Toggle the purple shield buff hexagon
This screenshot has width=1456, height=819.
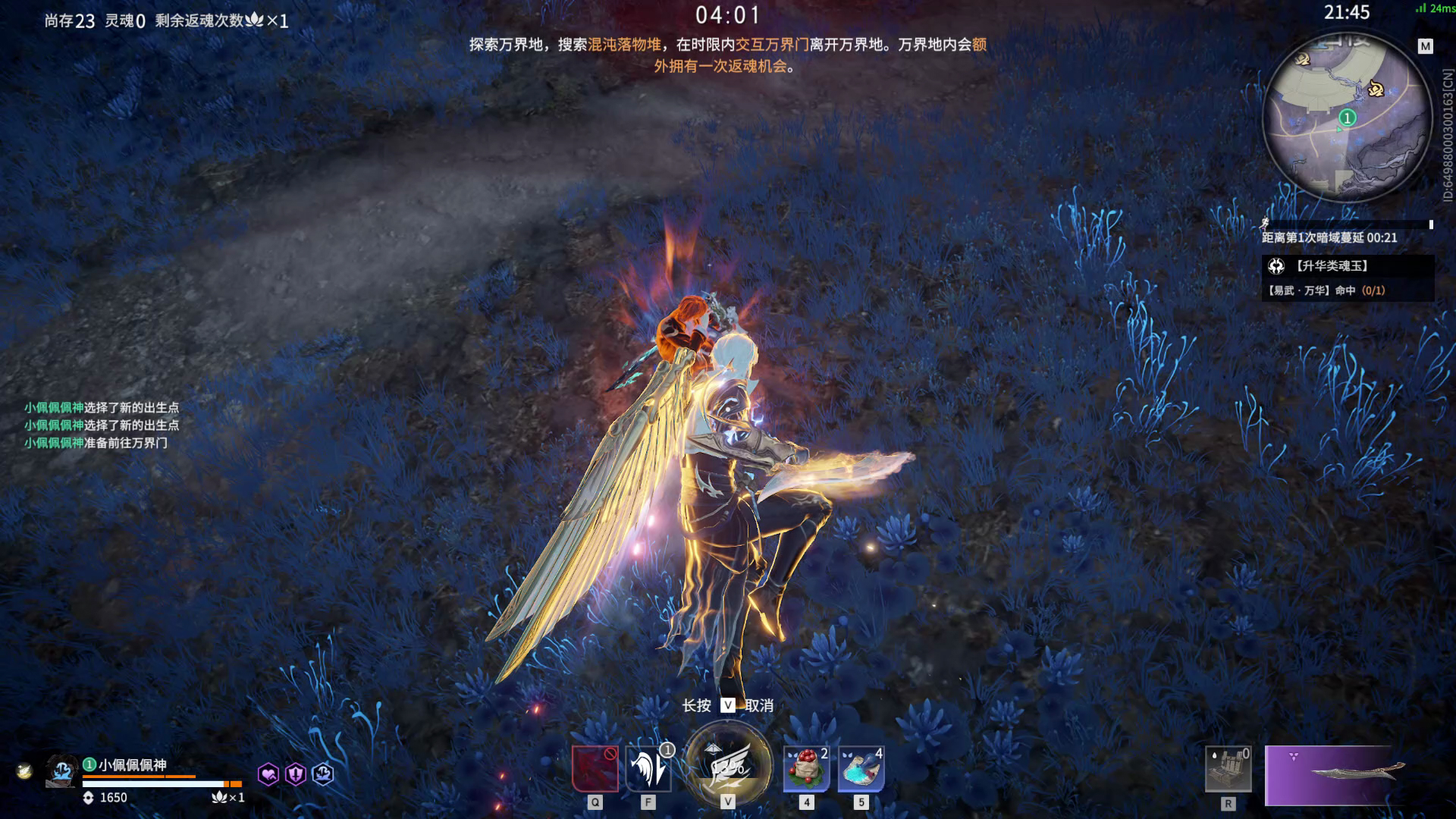(x=295, y=774)
